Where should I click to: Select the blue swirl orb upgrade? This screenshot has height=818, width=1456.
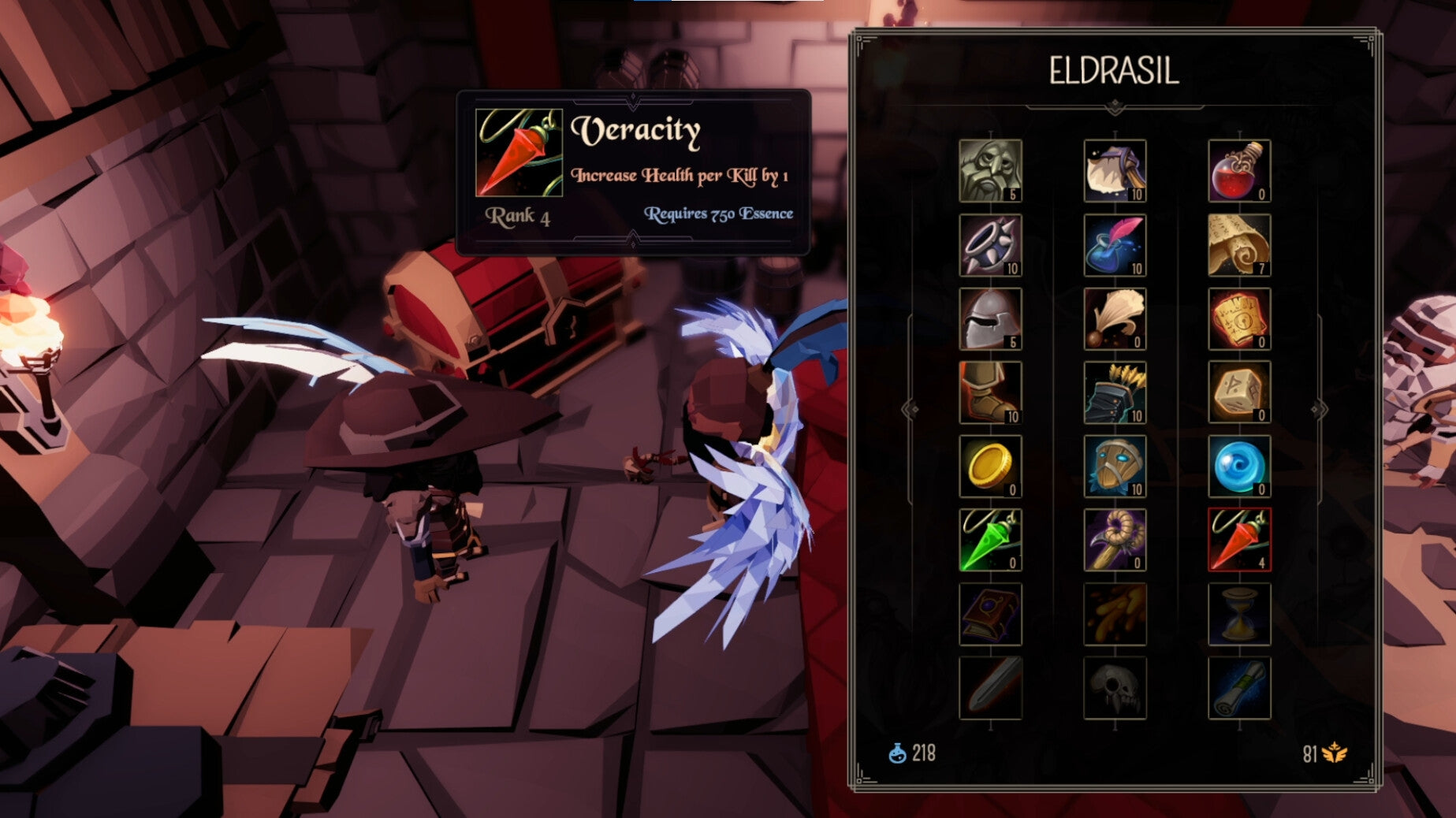pyautogui.click(x=1239, y=467)
